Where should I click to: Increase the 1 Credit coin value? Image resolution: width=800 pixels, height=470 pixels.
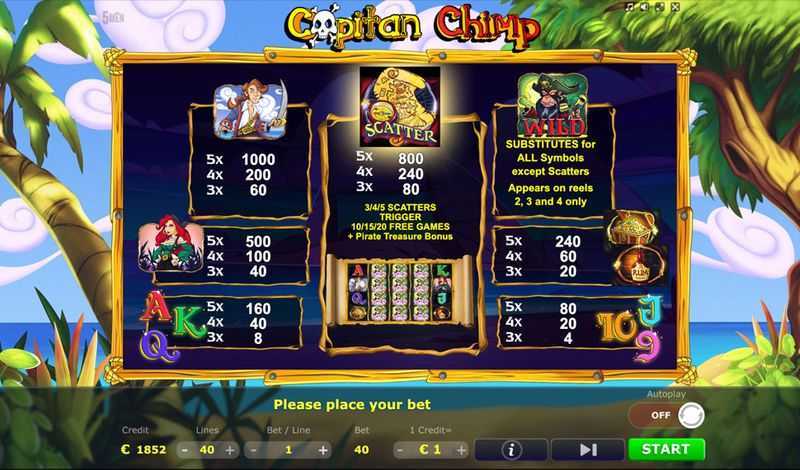[461, 450]
